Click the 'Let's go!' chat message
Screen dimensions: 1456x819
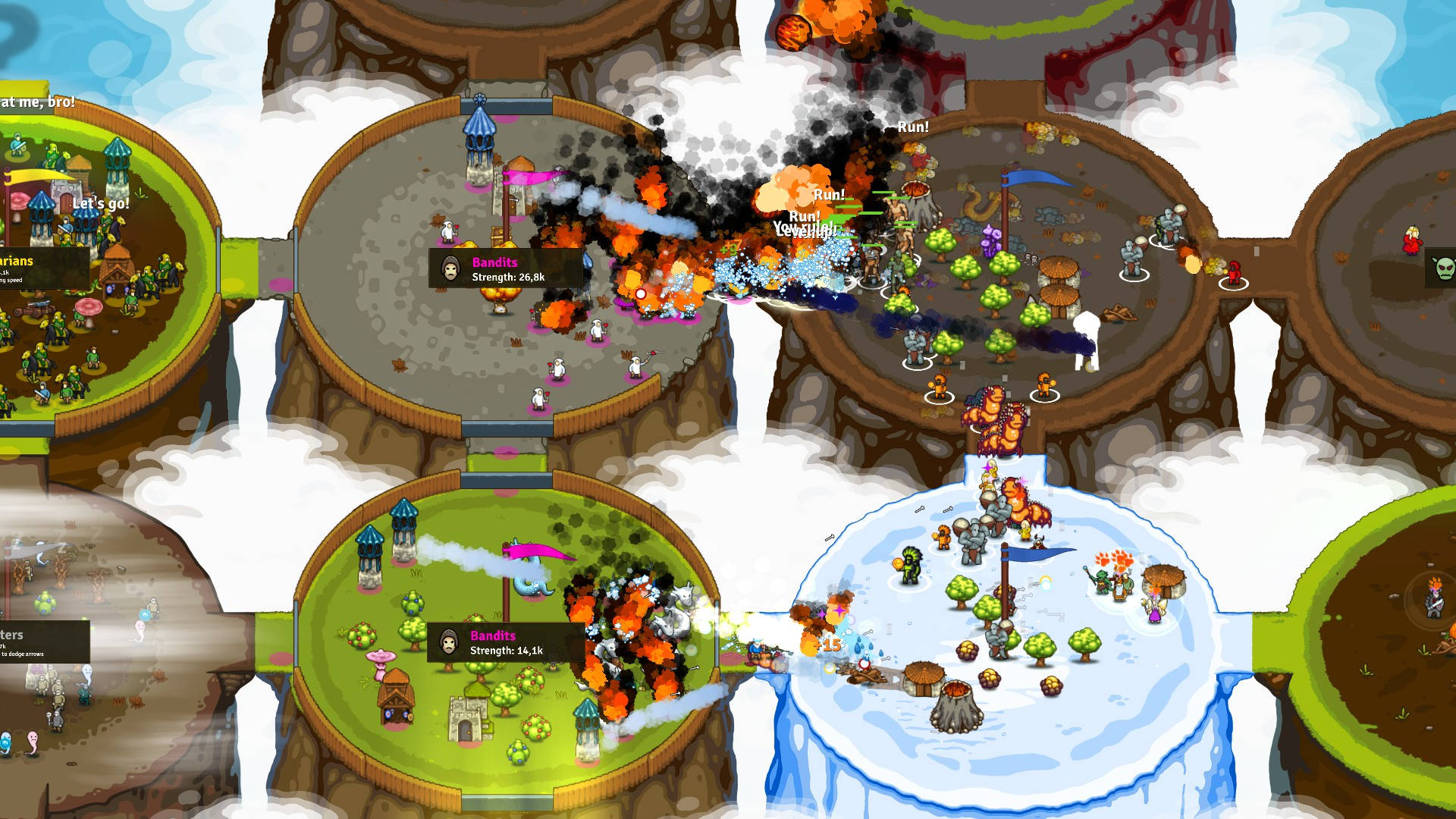102,203
